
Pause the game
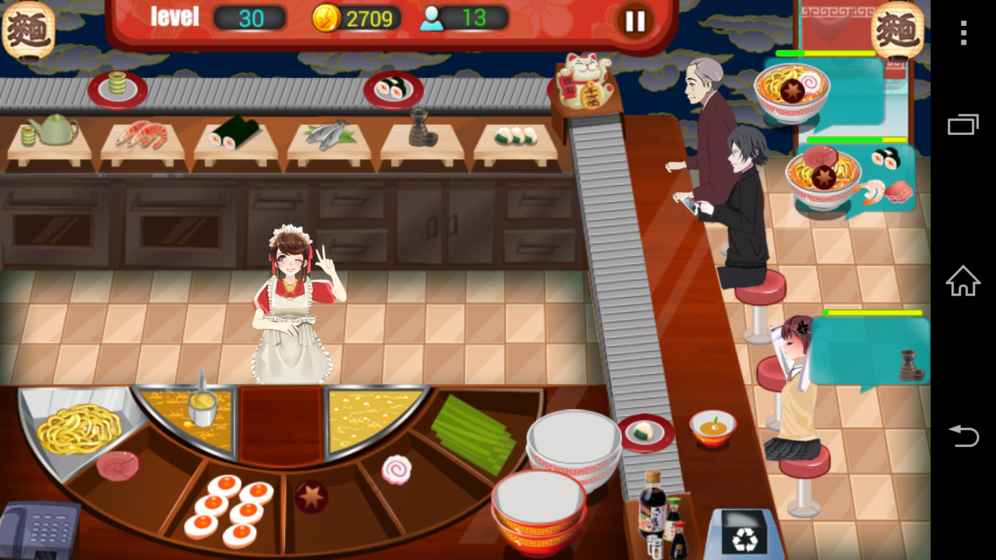coord(635,21)
